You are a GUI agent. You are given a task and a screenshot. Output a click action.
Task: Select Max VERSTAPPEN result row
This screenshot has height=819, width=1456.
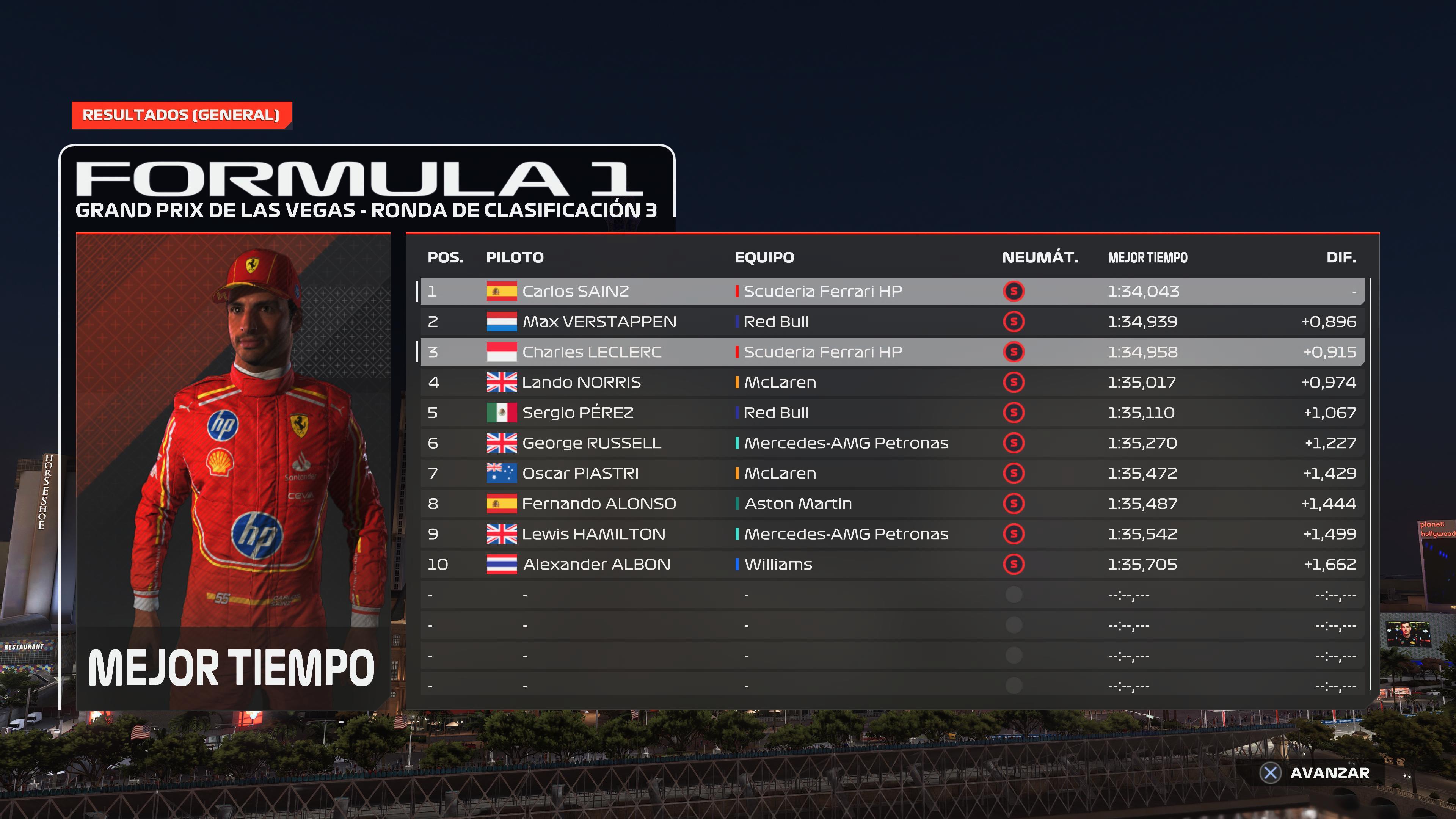(892, 322)
